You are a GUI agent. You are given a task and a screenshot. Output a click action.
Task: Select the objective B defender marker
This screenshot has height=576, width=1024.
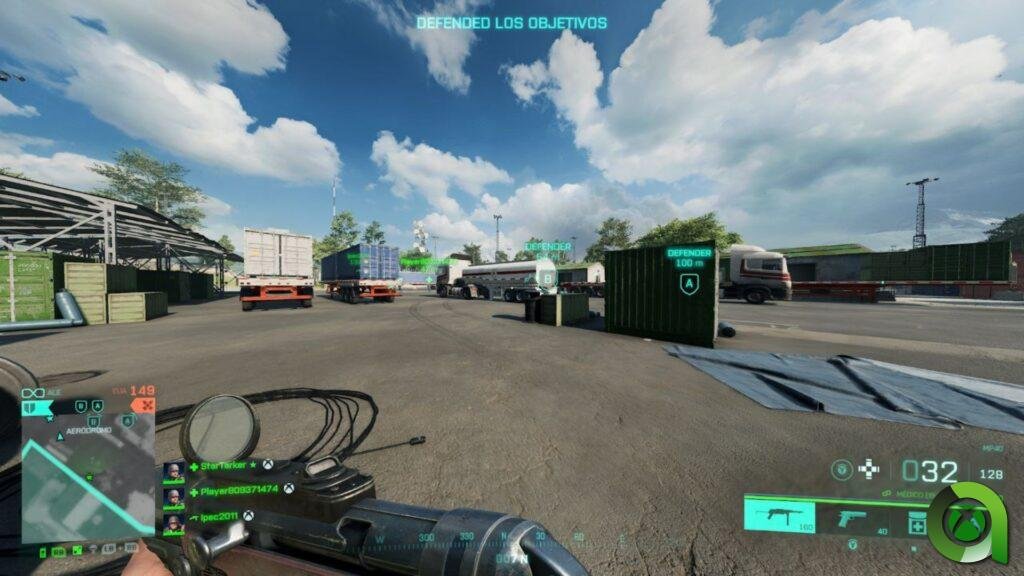(x=548, y=277)
